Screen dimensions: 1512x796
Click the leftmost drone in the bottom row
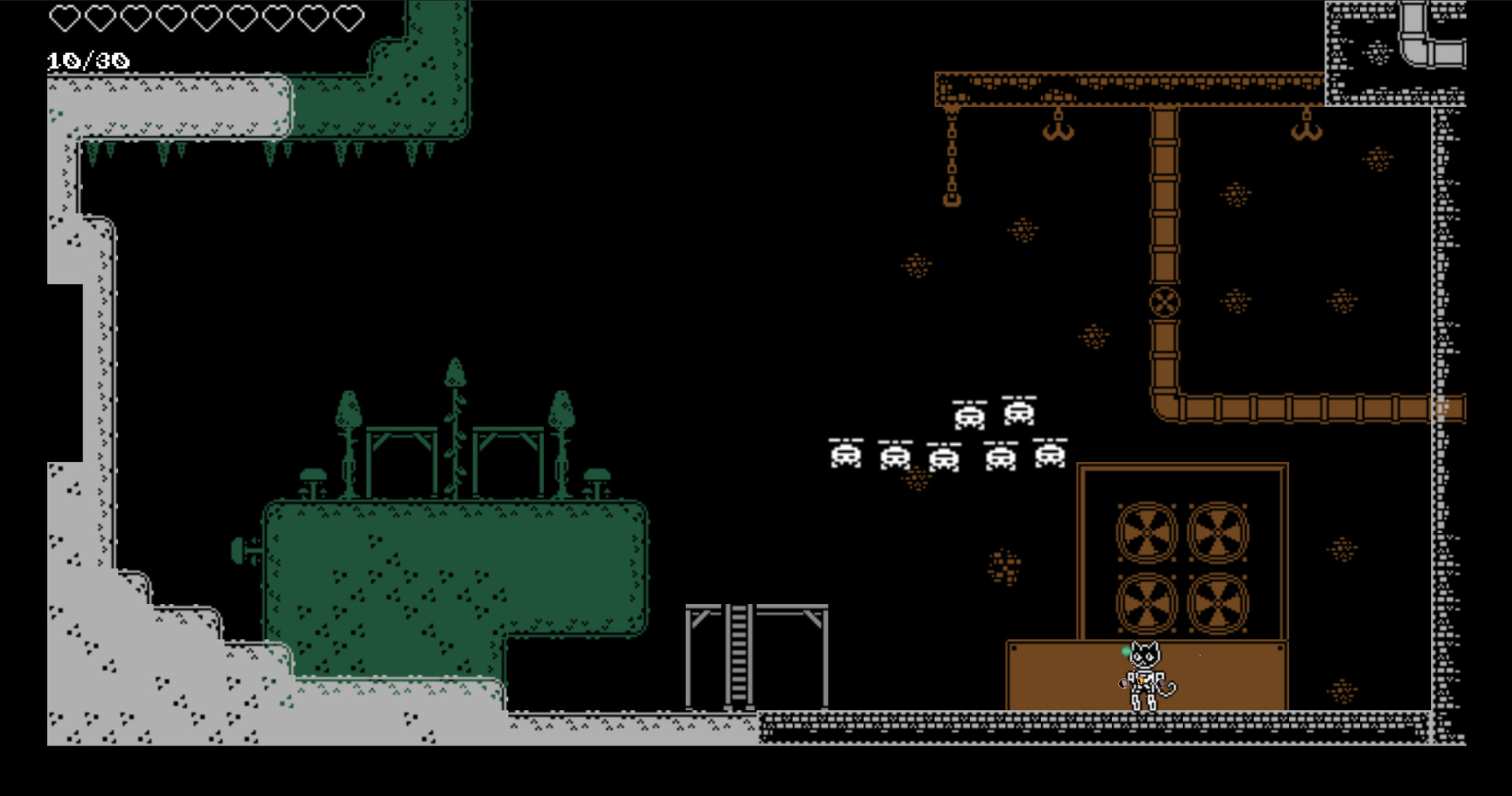point(847,455)
